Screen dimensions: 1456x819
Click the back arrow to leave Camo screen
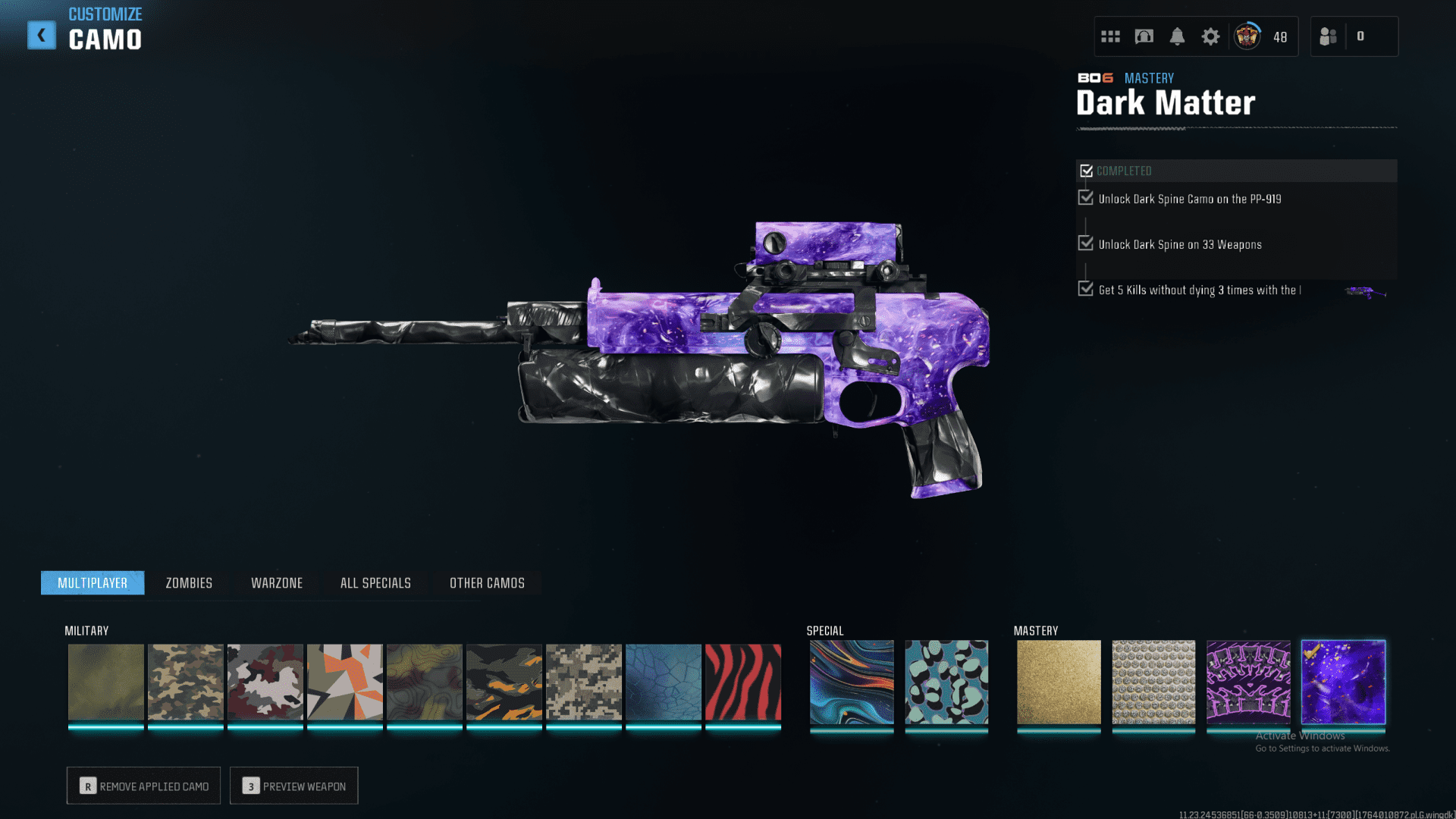[x=42, y=34]
